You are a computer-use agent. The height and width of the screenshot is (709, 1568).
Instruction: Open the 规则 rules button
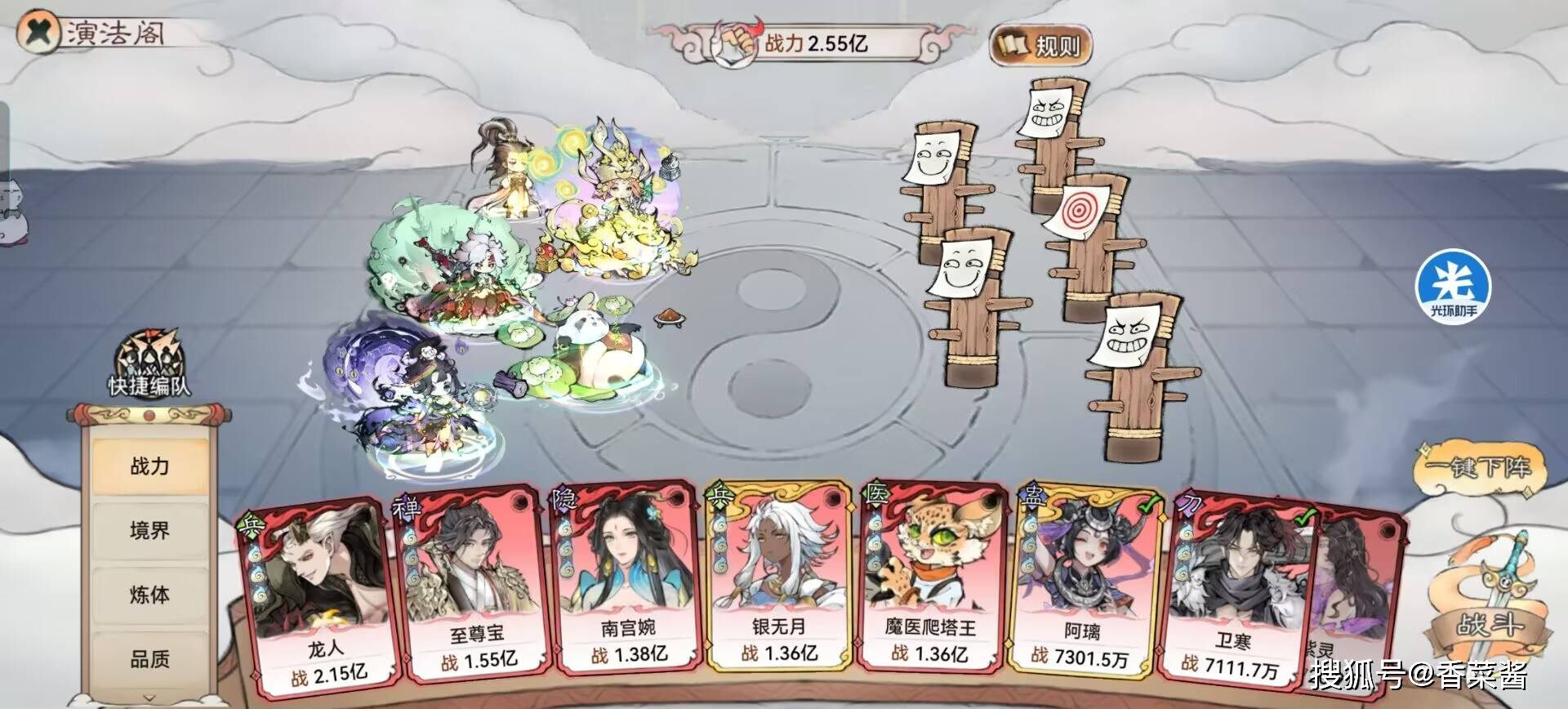(x=1037, y=45)
